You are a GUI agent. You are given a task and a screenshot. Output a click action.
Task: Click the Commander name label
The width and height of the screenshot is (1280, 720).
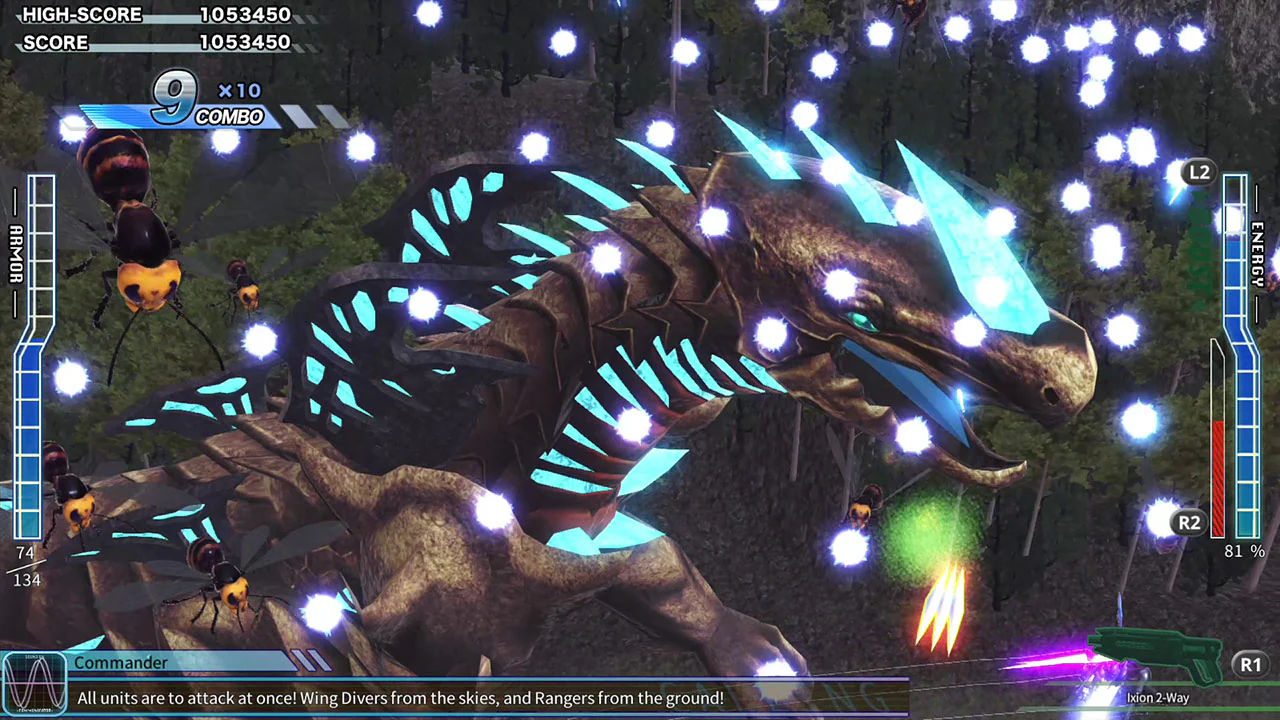[121, 663]
